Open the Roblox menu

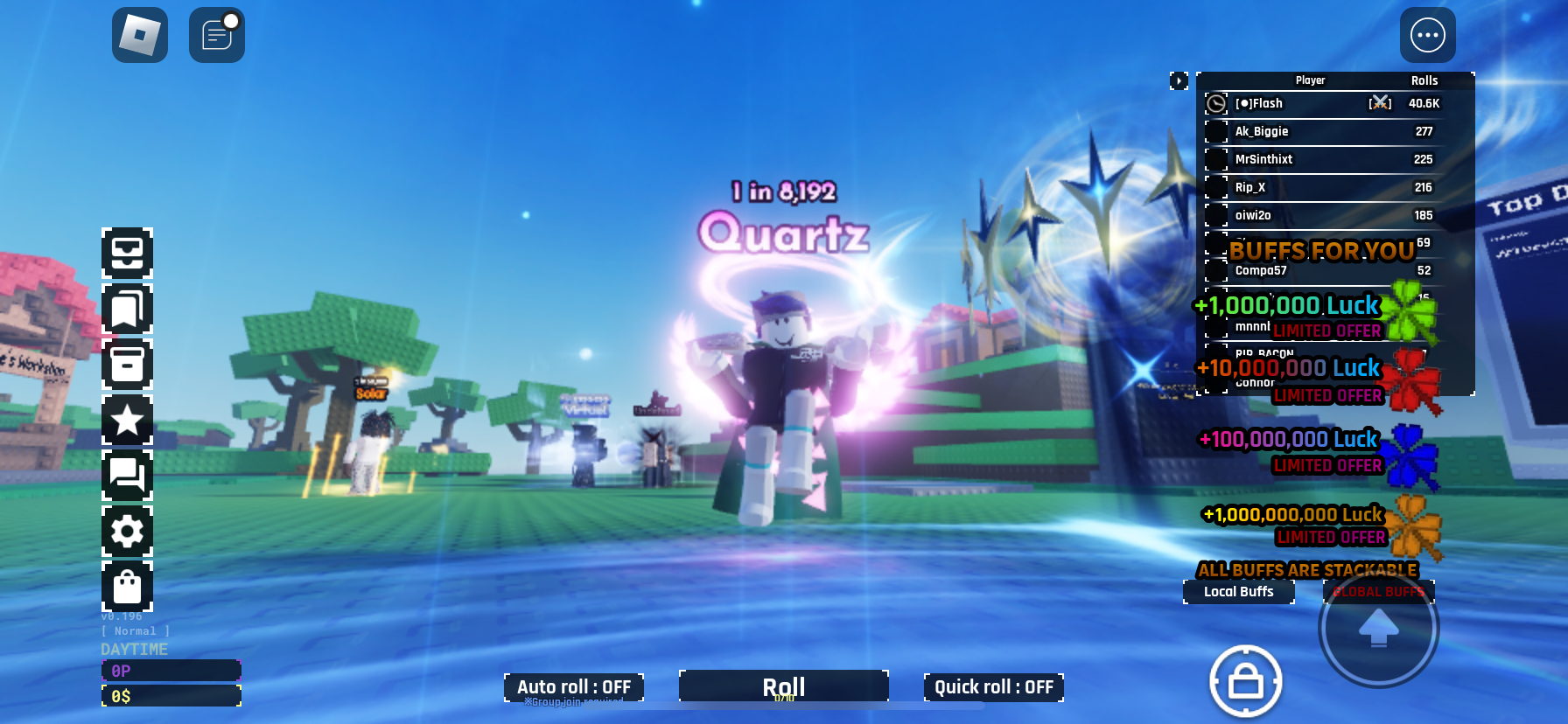(140, 35)
